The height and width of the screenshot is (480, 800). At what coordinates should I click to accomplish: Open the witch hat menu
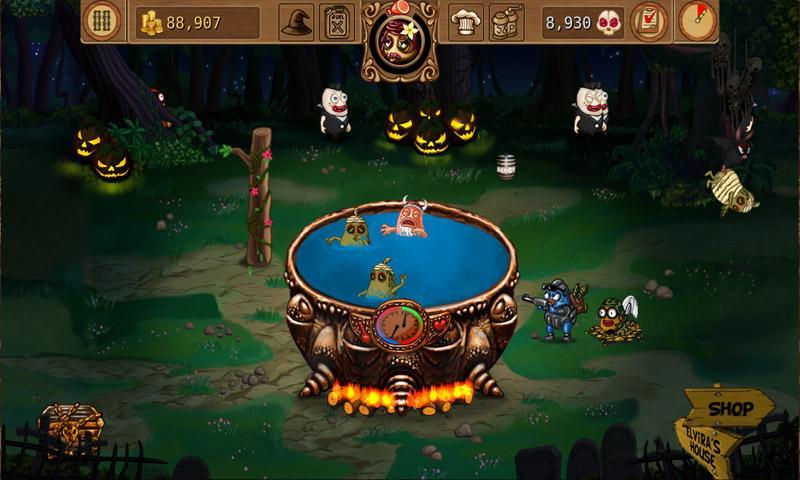pyautogui.click(x=296, y=21)
